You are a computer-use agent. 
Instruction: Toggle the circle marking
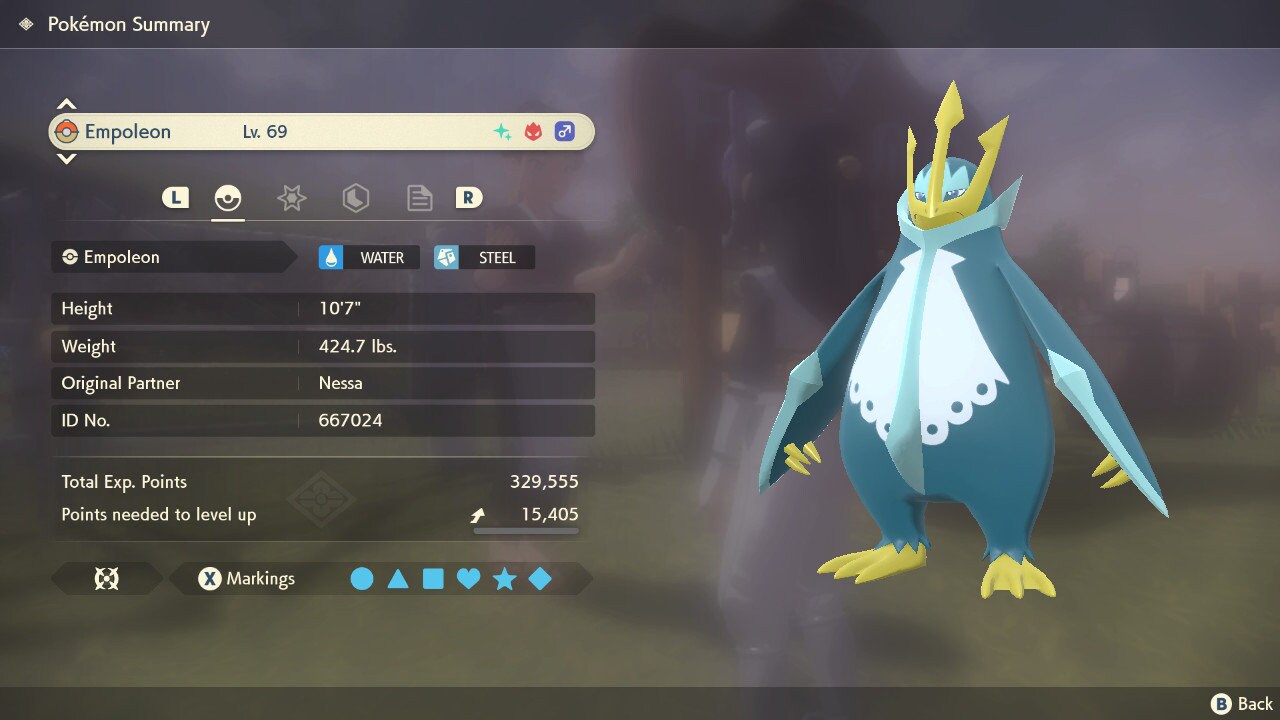click(x=362, y=578)
